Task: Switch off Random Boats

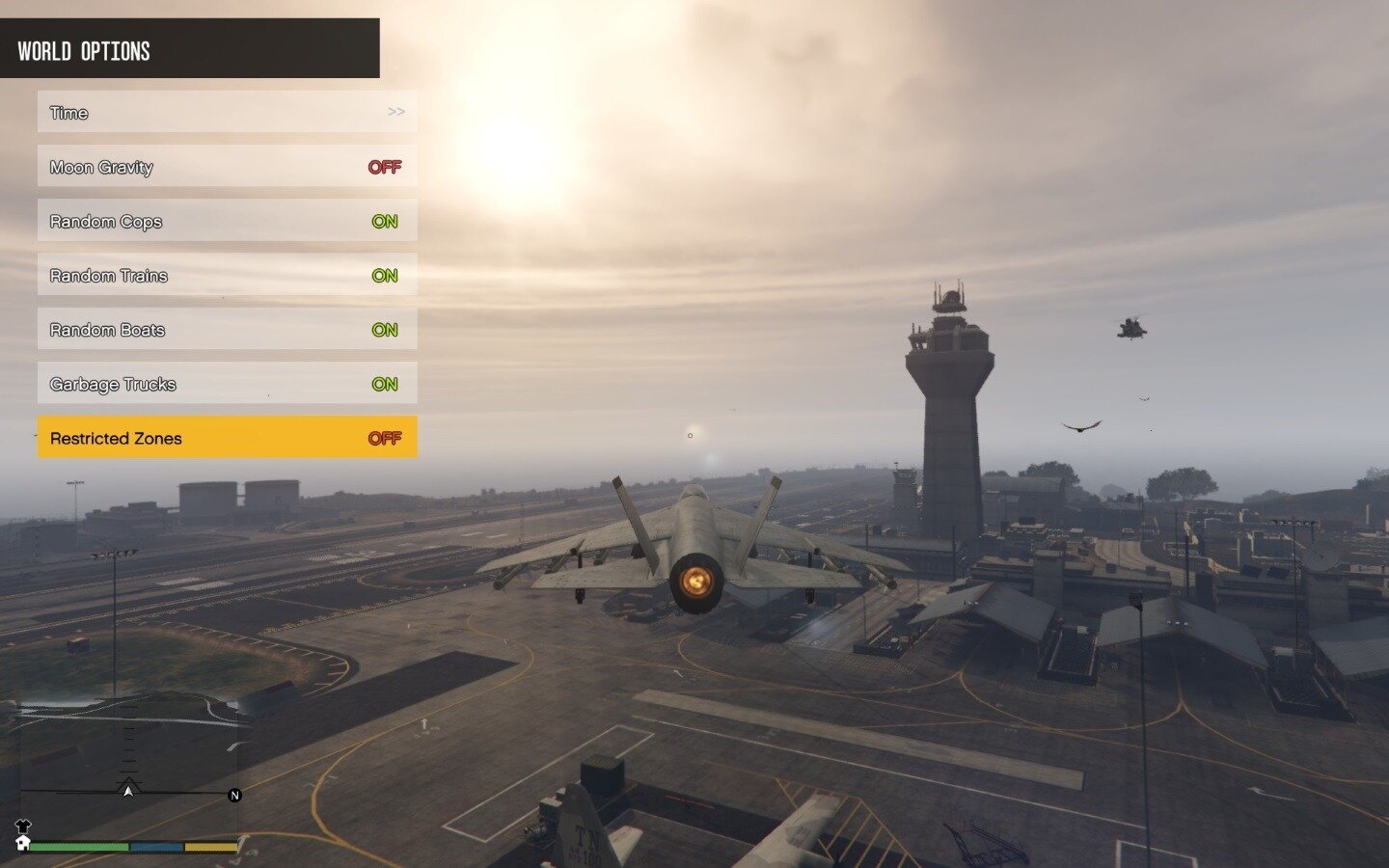Action: tap(227, 330)
